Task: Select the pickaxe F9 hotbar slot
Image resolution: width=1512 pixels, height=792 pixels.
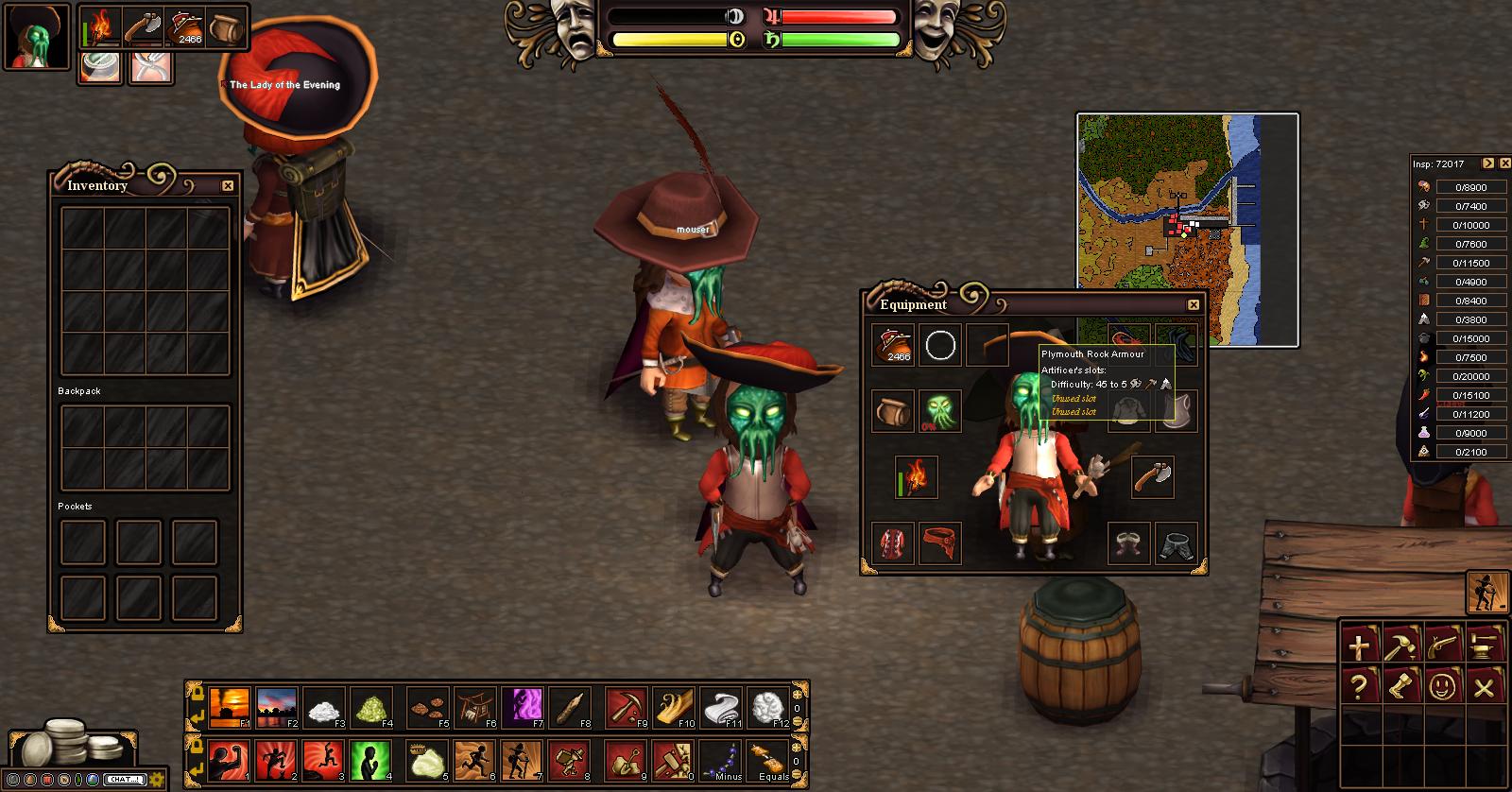Action: pyautogui.click(x=627, y=708)
